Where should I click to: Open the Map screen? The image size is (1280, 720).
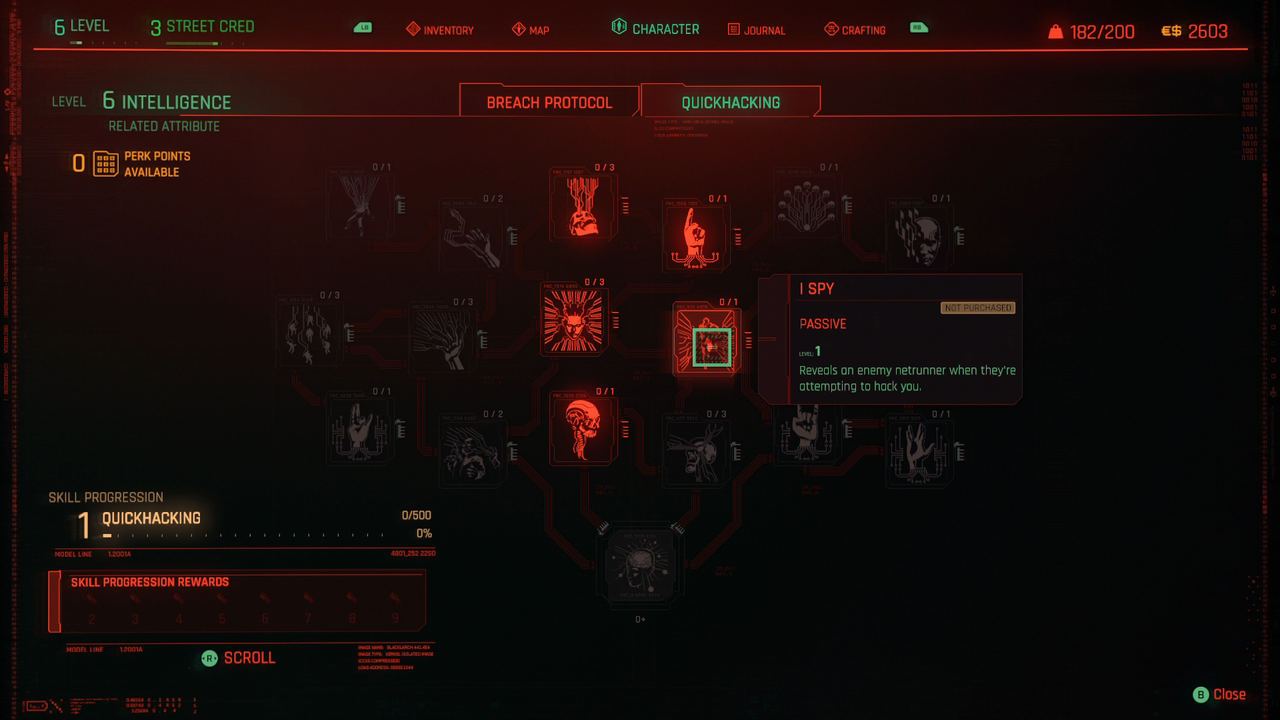531,30
